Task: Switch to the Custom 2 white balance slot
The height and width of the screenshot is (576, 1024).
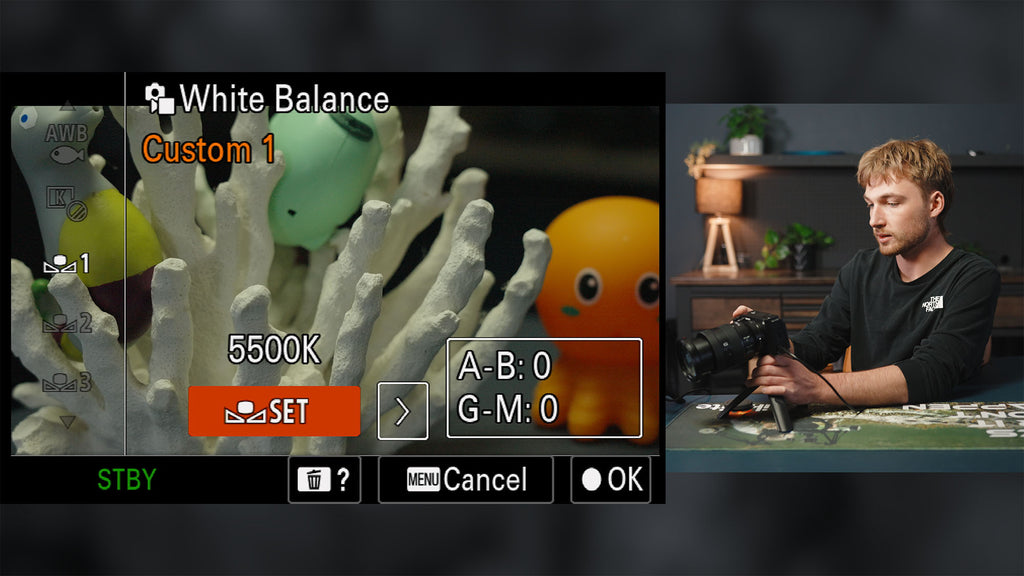Action: pos(66,323)
